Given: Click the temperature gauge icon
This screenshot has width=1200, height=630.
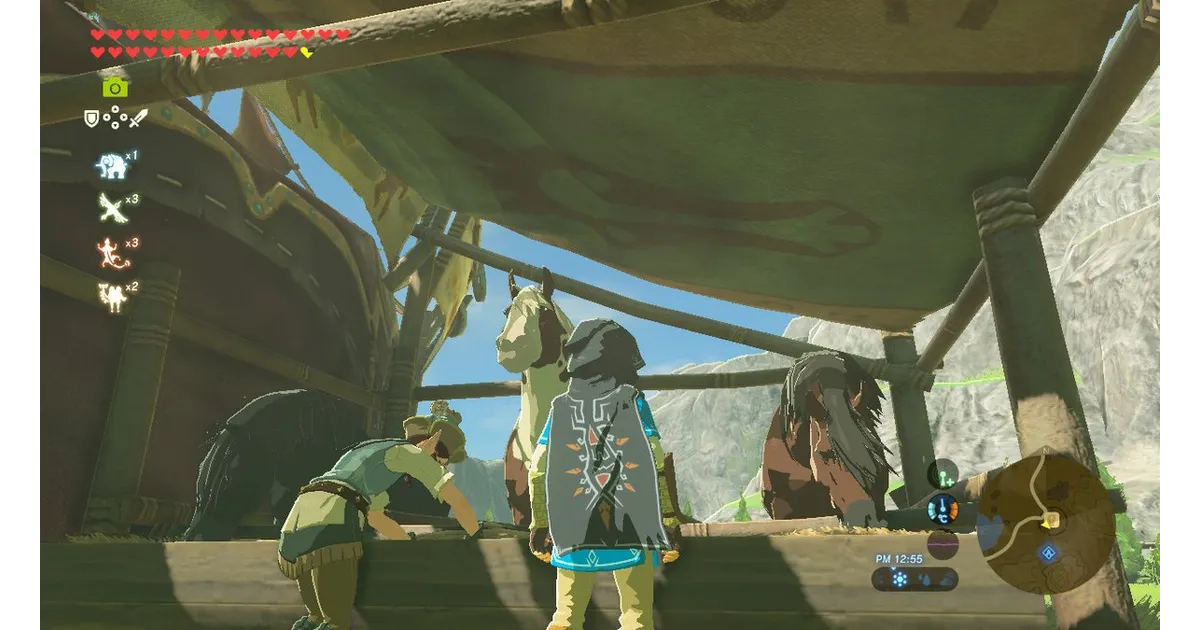Looking at the screenshot, I should tap(942, 509).
